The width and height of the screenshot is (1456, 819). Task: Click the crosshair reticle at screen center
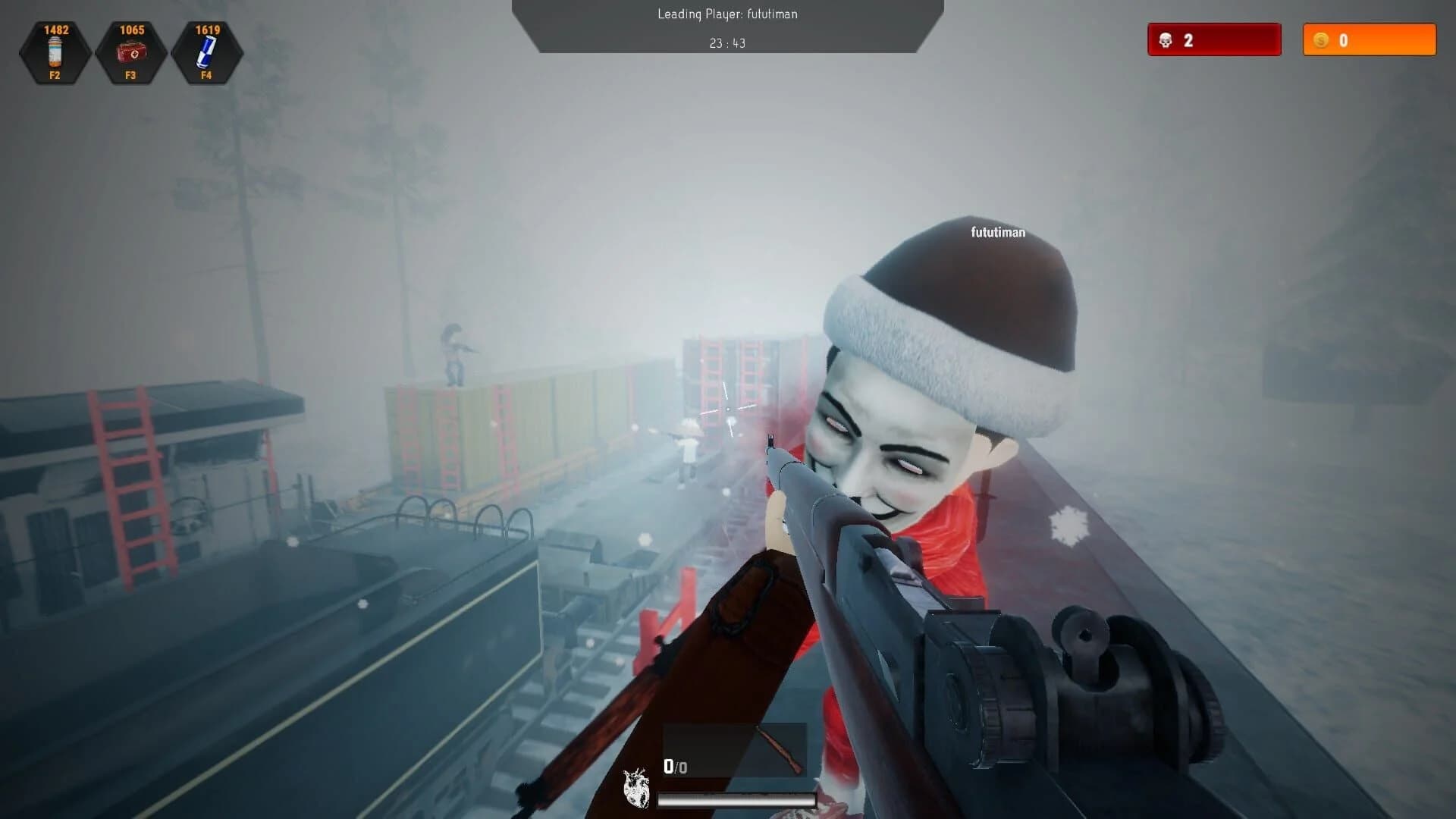click(x=728, y=409)
